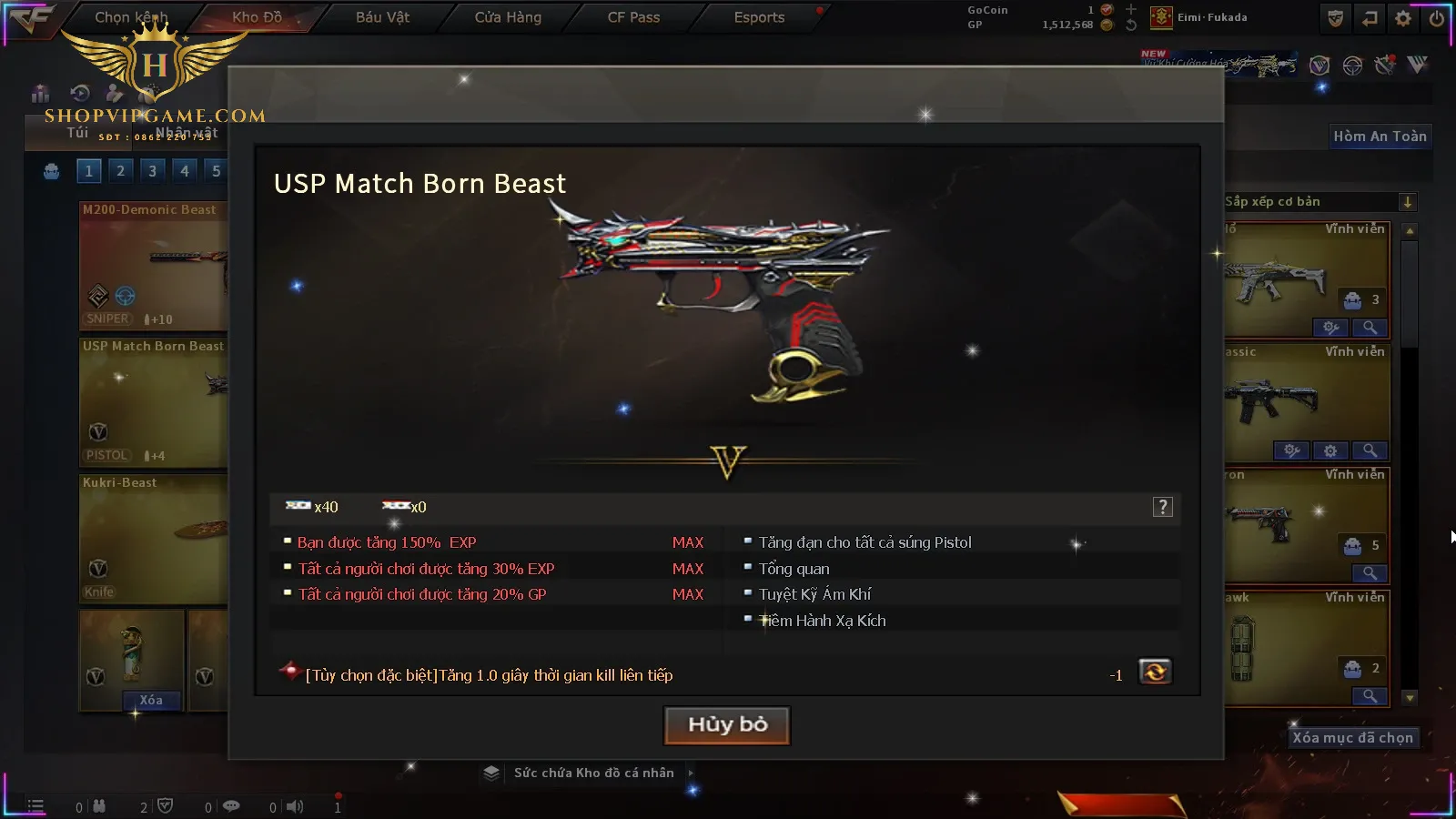Image resolution: width=1456 pixels, height=819 pixels.
Task: Click the Xóa button under character
Action: (x=151, y=700)
